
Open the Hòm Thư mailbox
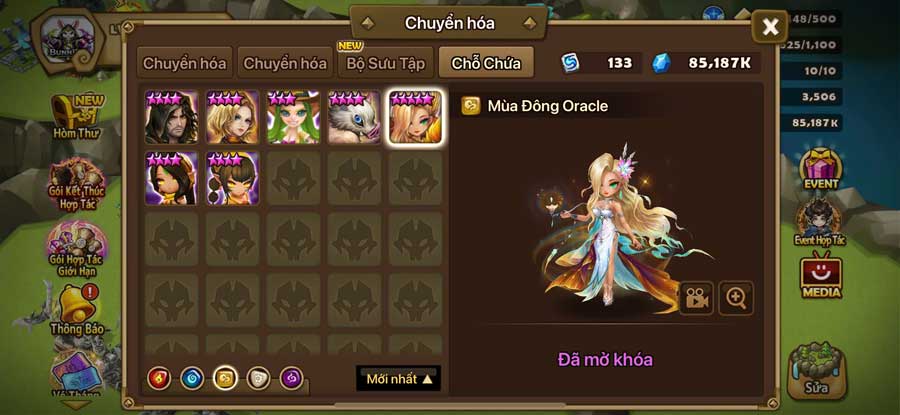[76, 115]
